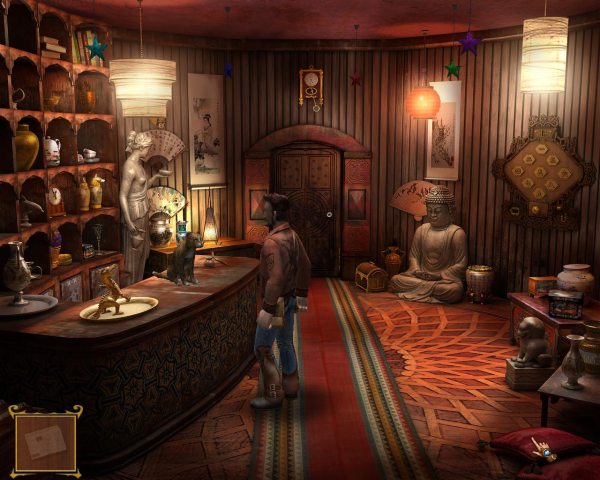Open the gold-framed inventory slot with the paper

[44, 441]
